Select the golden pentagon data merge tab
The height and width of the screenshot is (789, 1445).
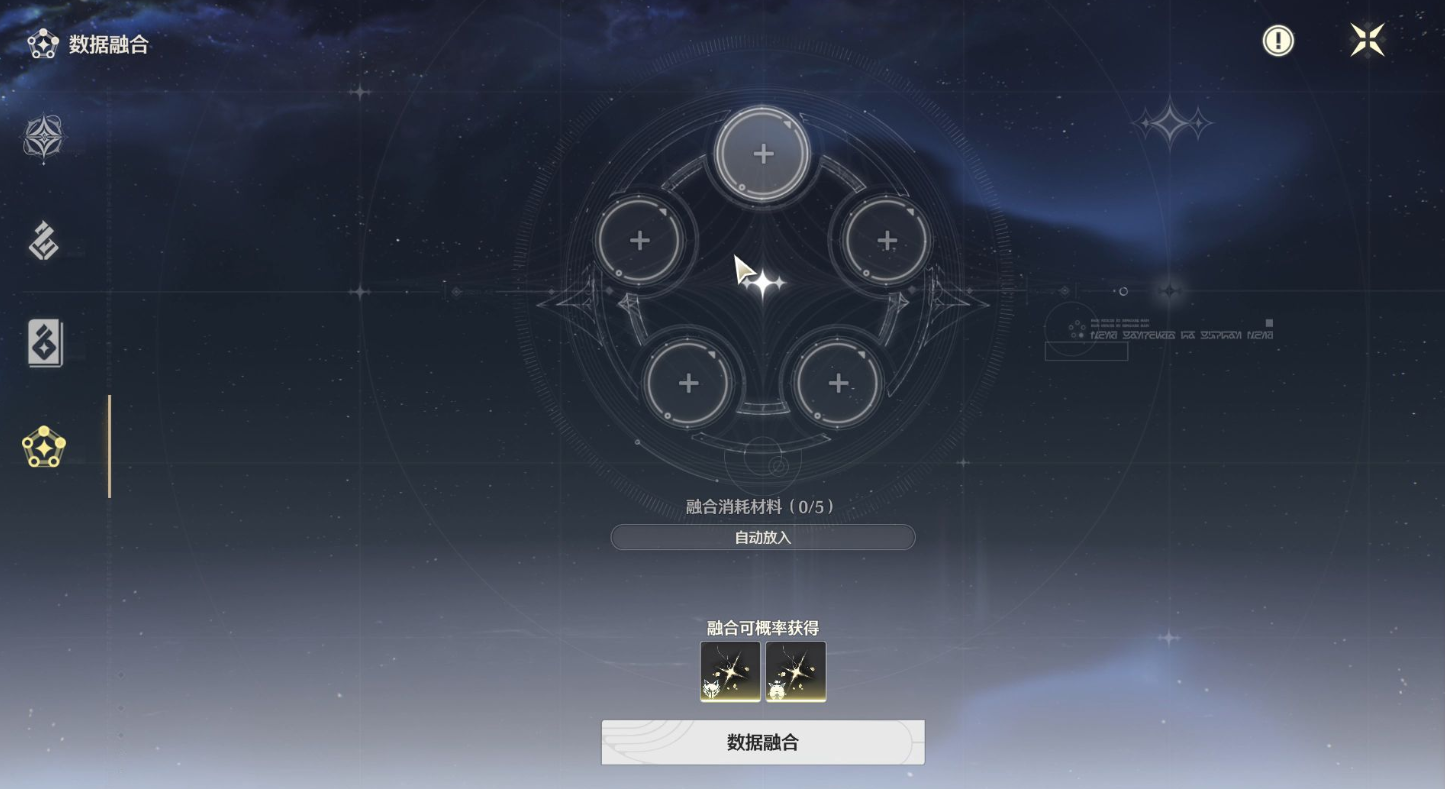44,447
